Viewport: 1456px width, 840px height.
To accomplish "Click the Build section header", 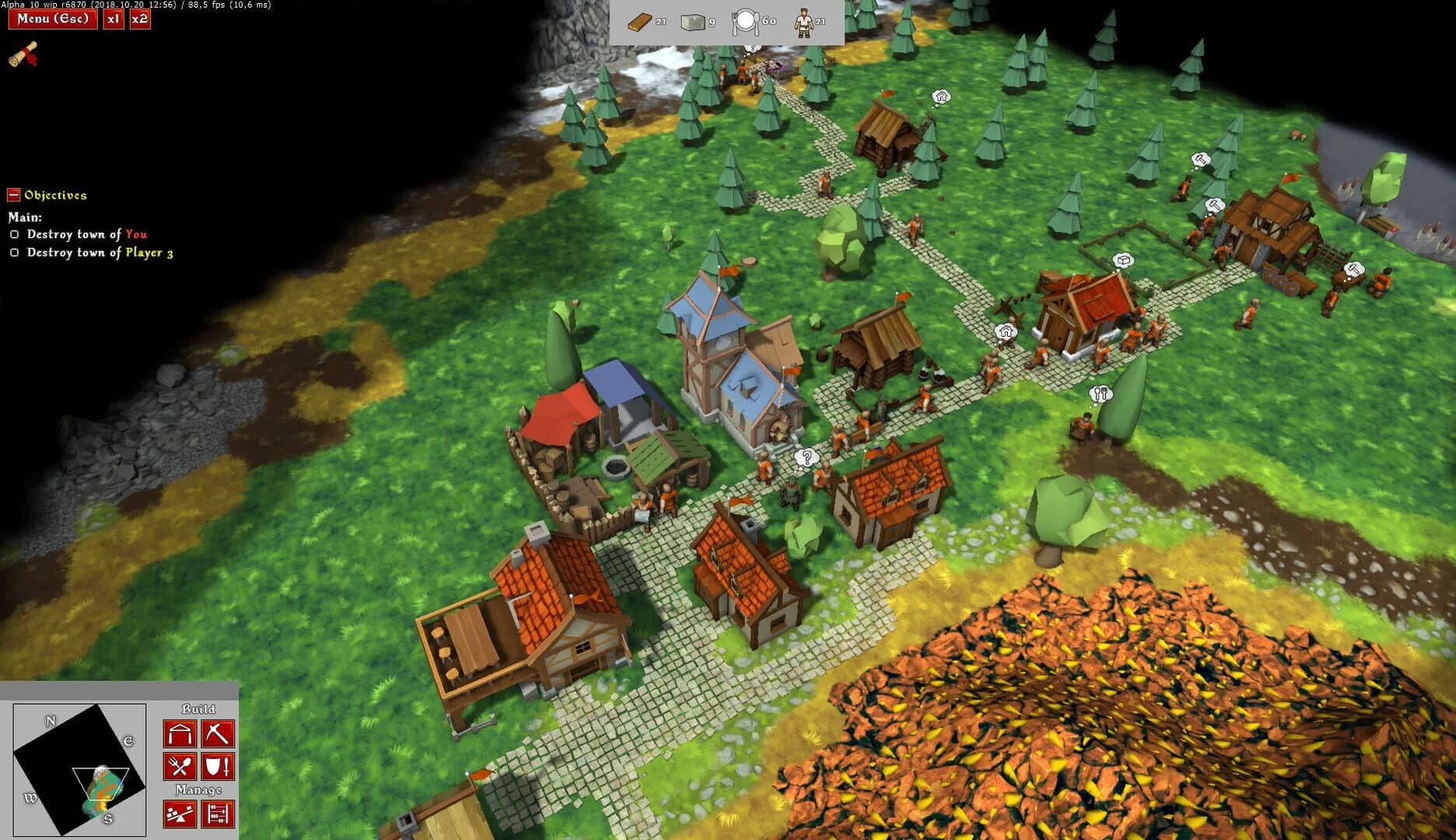I will pos(199,709).
